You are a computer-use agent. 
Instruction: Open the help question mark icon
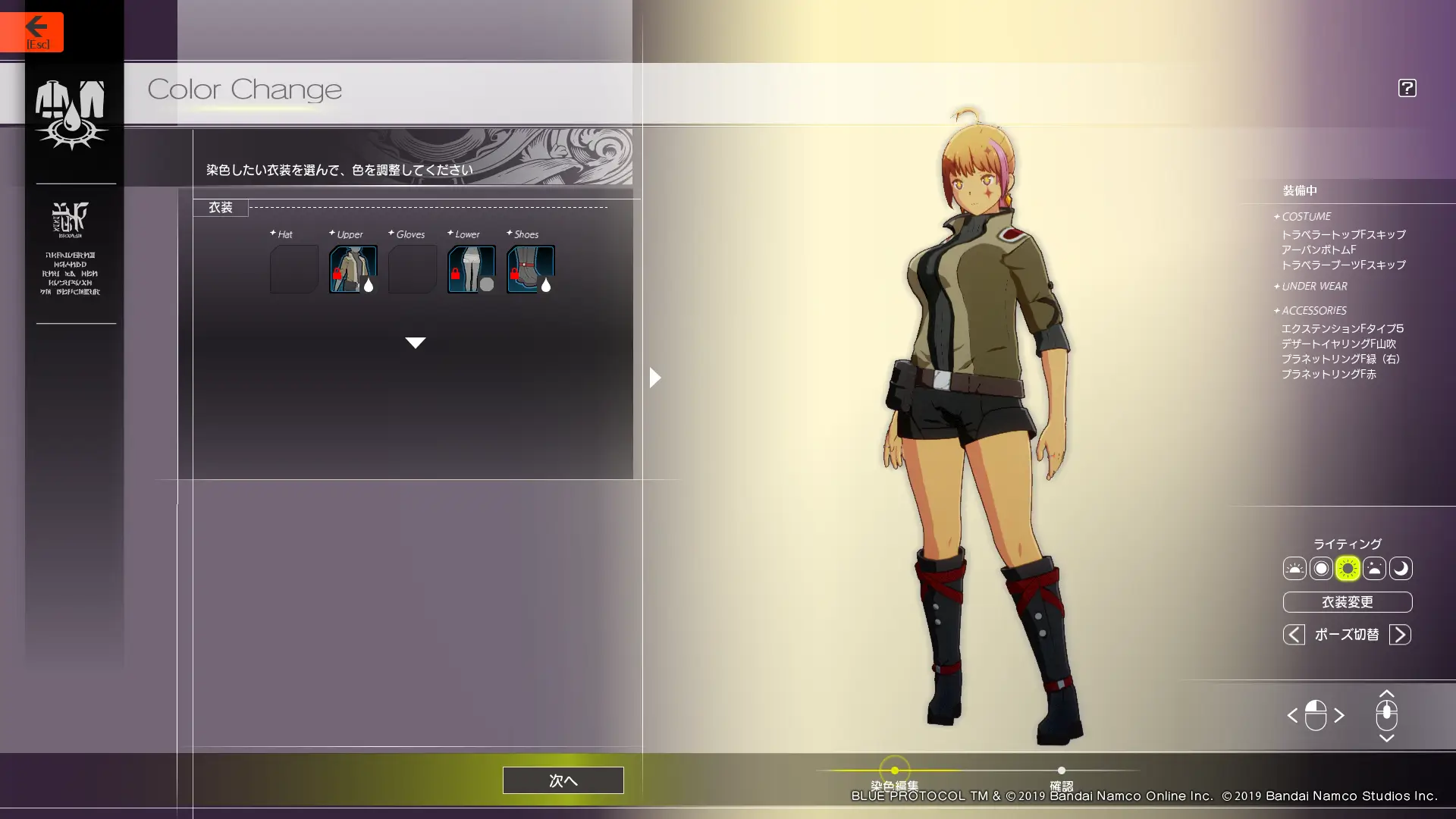[1407, 88]
